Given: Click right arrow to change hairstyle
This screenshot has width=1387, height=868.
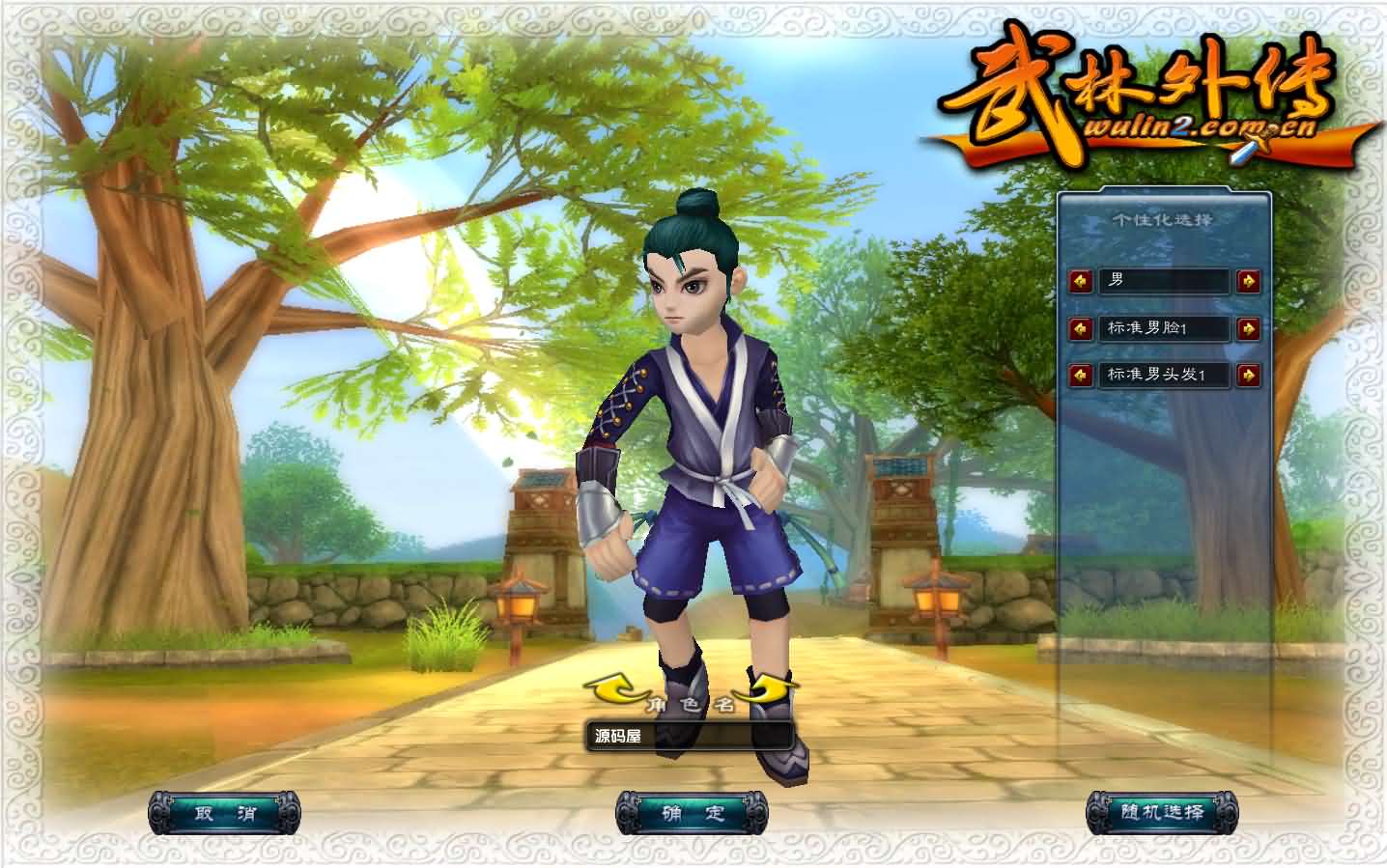Looking at the screenshot, I should point(1246,377).
